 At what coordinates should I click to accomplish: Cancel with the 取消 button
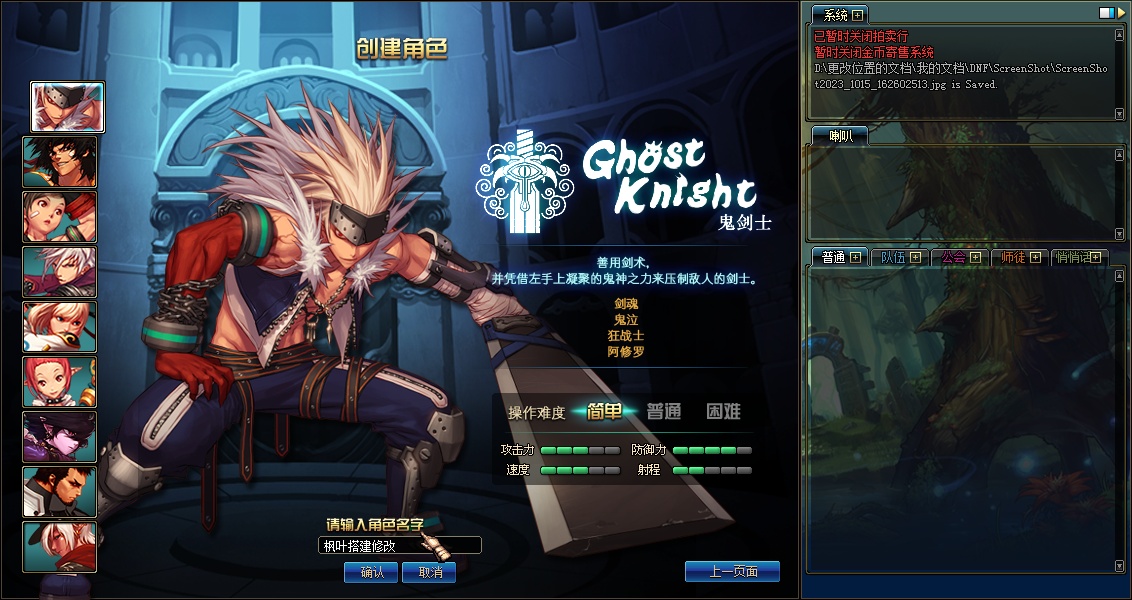[429, 572]
